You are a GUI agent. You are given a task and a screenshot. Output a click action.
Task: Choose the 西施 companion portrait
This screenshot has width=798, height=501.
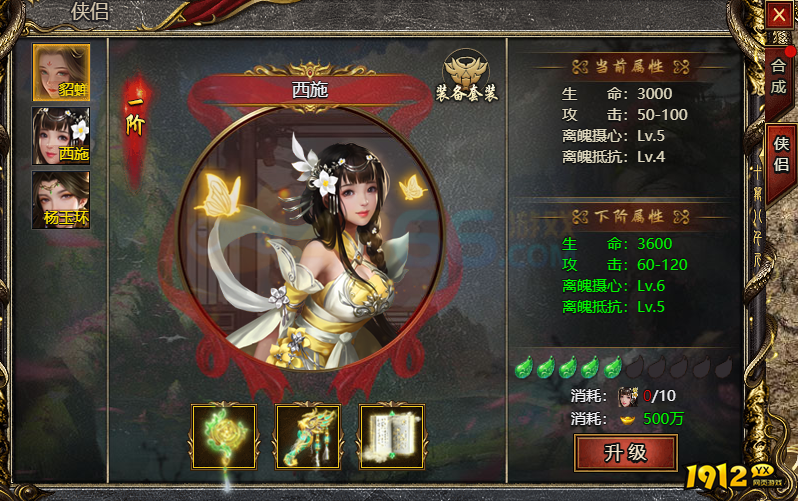[x=61, y=135]
